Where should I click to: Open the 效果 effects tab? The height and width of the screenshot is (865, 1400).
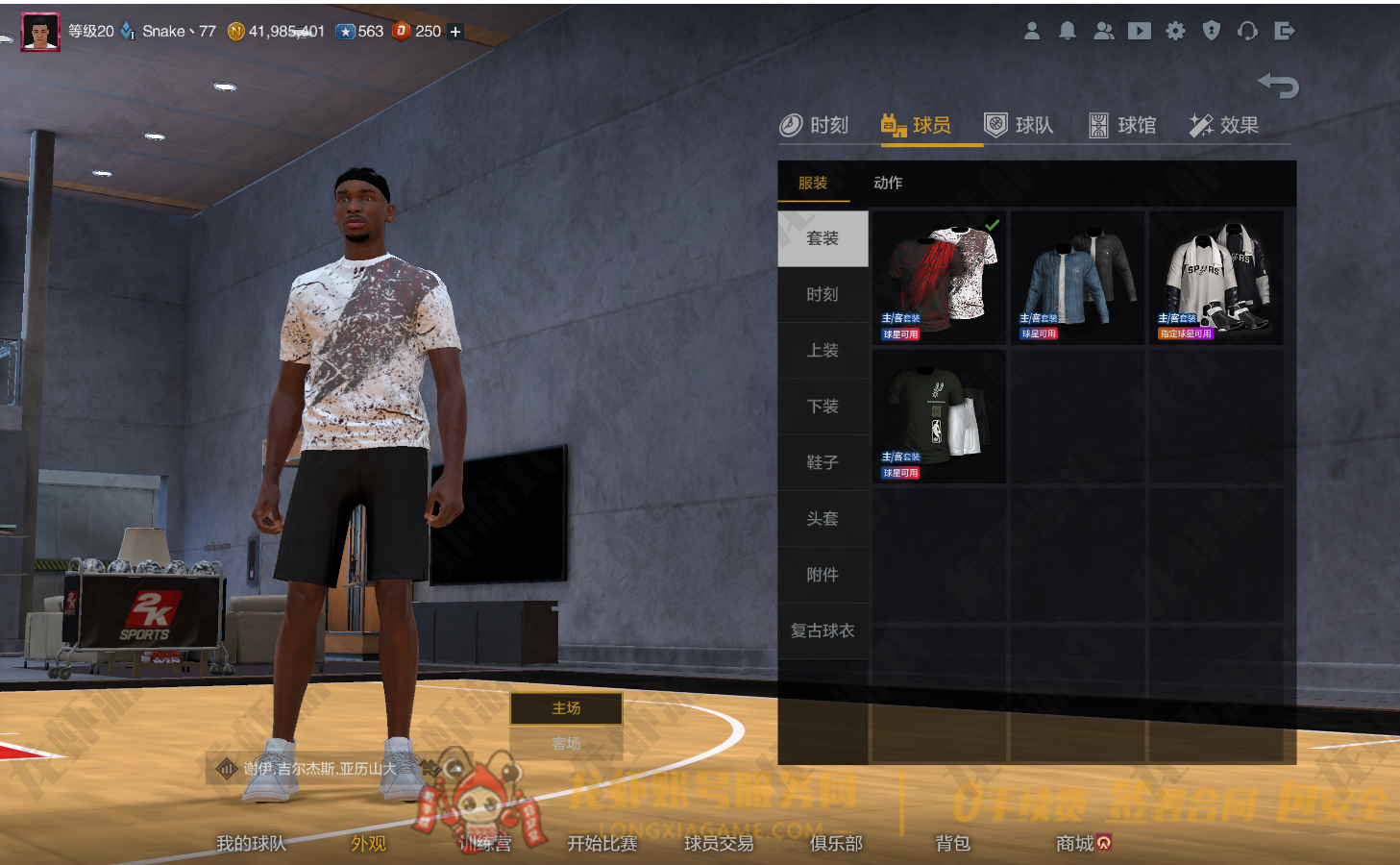click(x=1224, y=125)
